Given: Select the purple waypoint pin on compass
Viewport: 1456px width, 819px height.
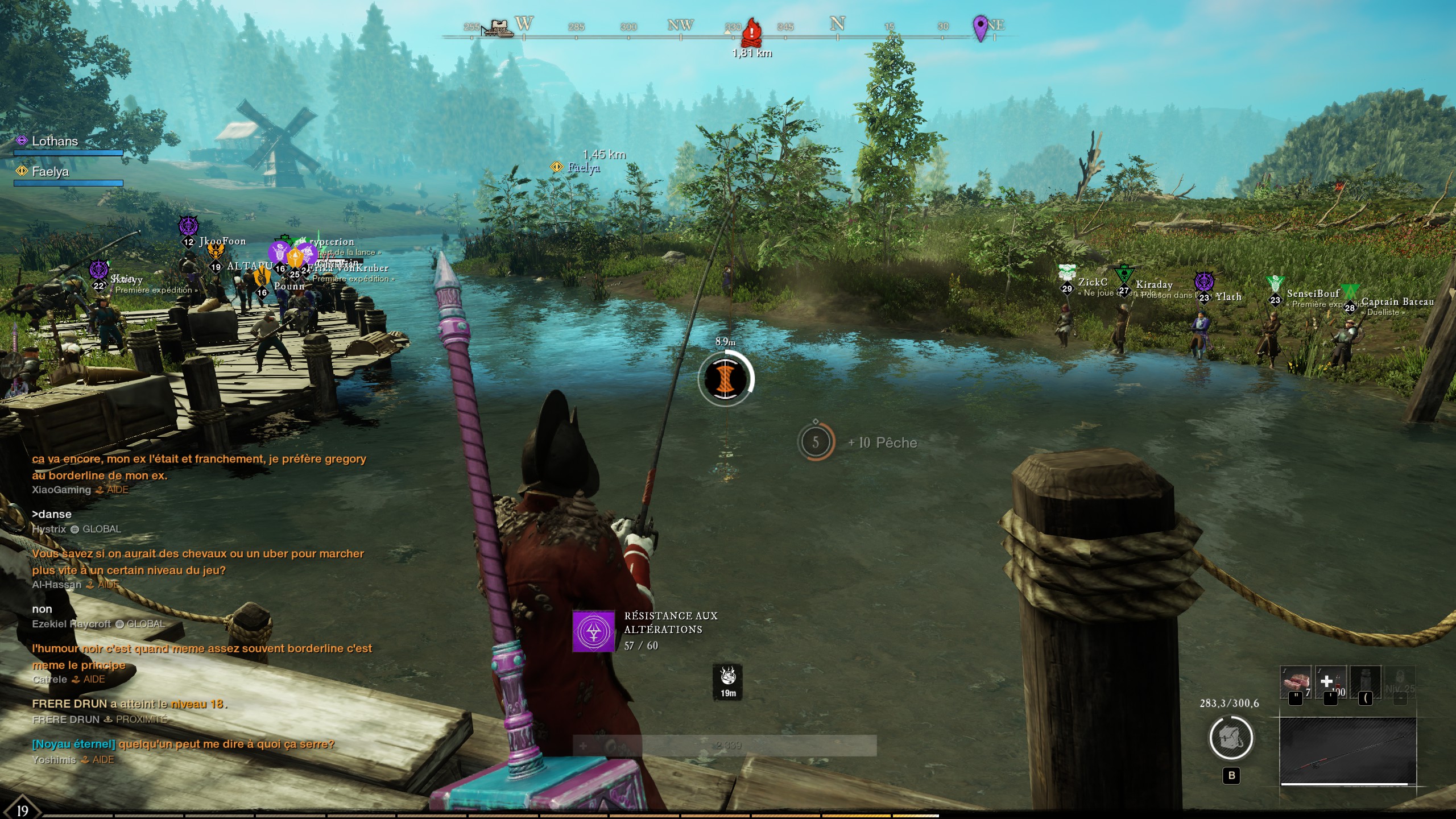Looking at the screenshot, I should [x=980, y=27].
